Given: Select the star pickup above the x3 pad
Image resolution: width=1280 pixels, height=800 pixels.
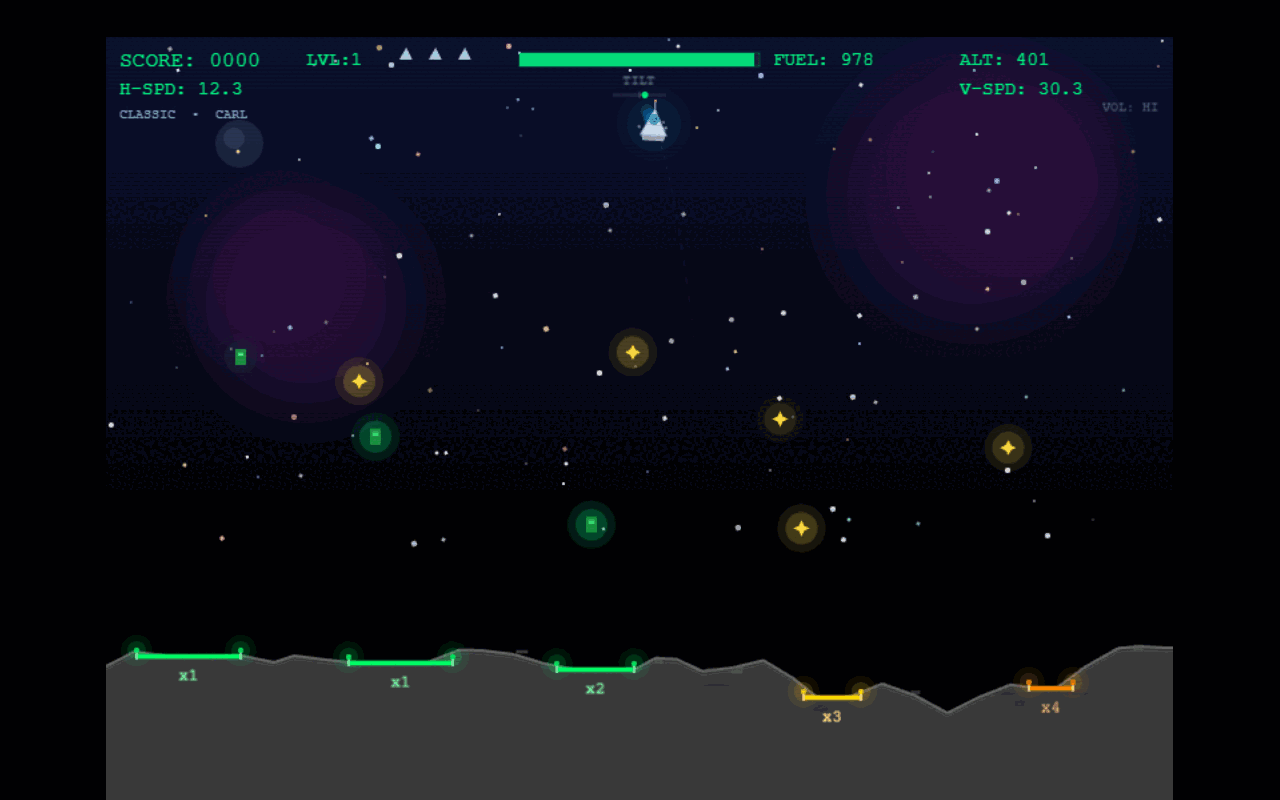Looking at the screenshot, I should 800,528.
